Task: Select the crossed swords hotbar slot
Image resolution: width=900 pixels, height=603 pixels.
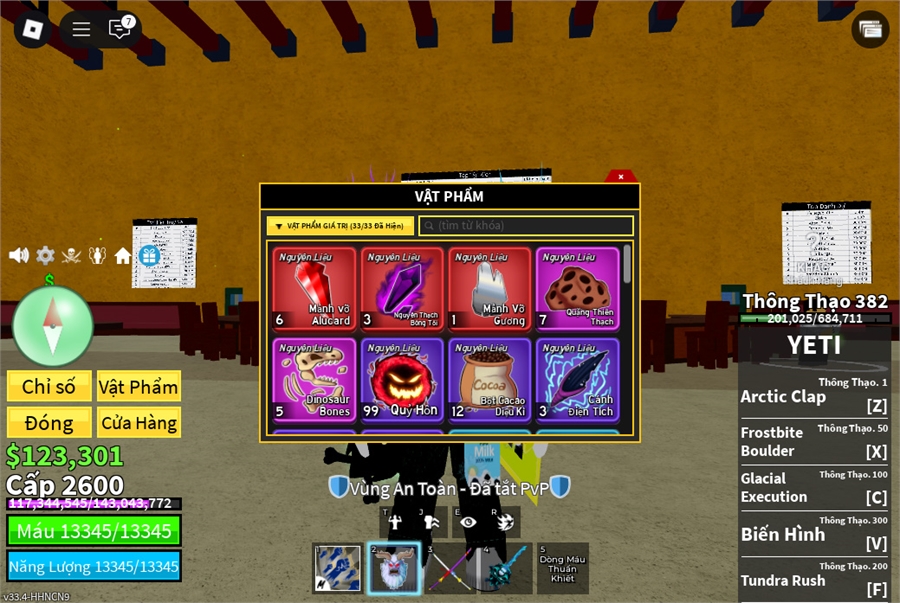Action: point(449,568)
